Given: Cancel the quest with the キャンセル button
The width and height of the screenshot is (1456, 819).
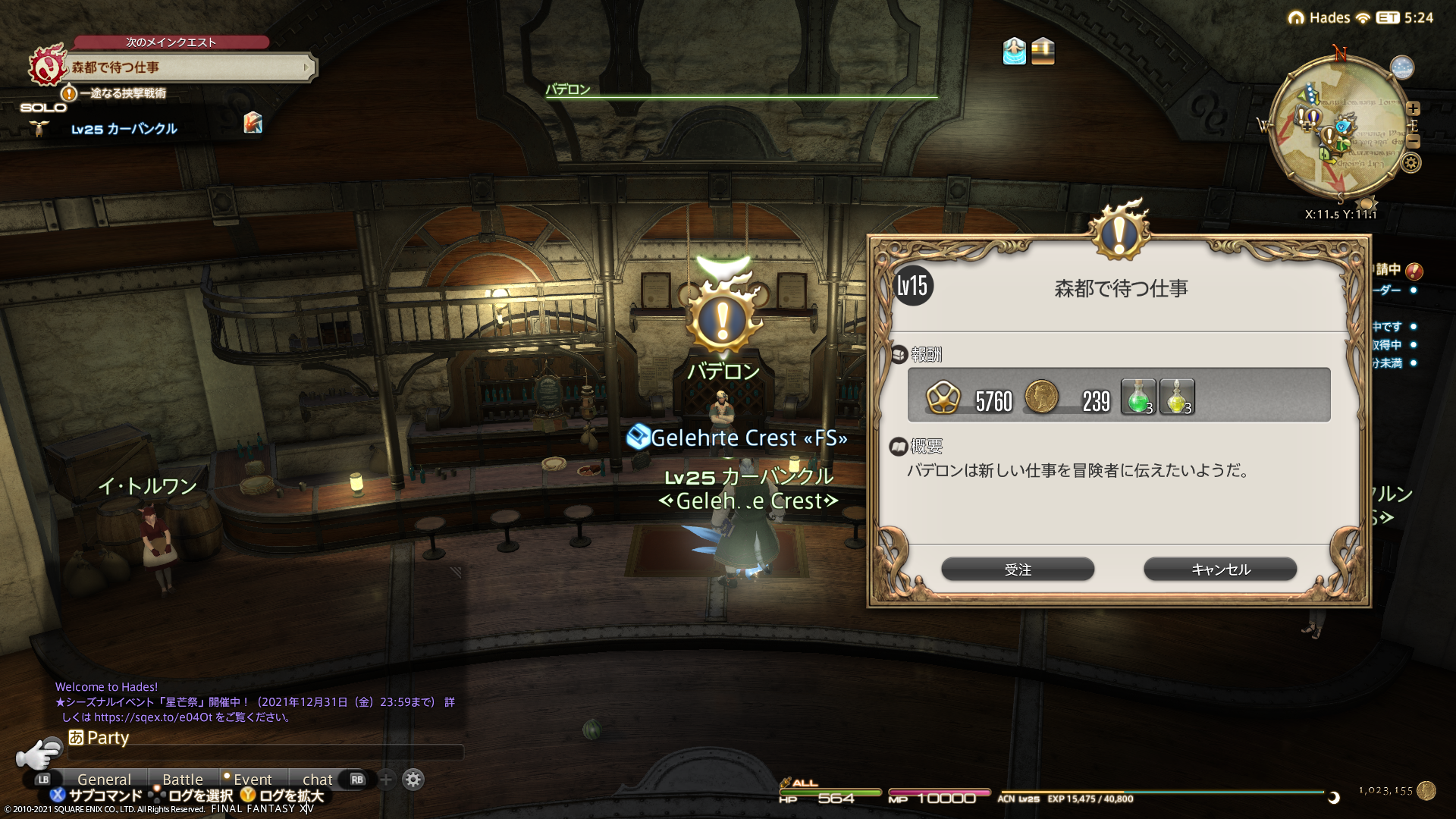Looking at the screenshot, I should (x=1219, y=570).
